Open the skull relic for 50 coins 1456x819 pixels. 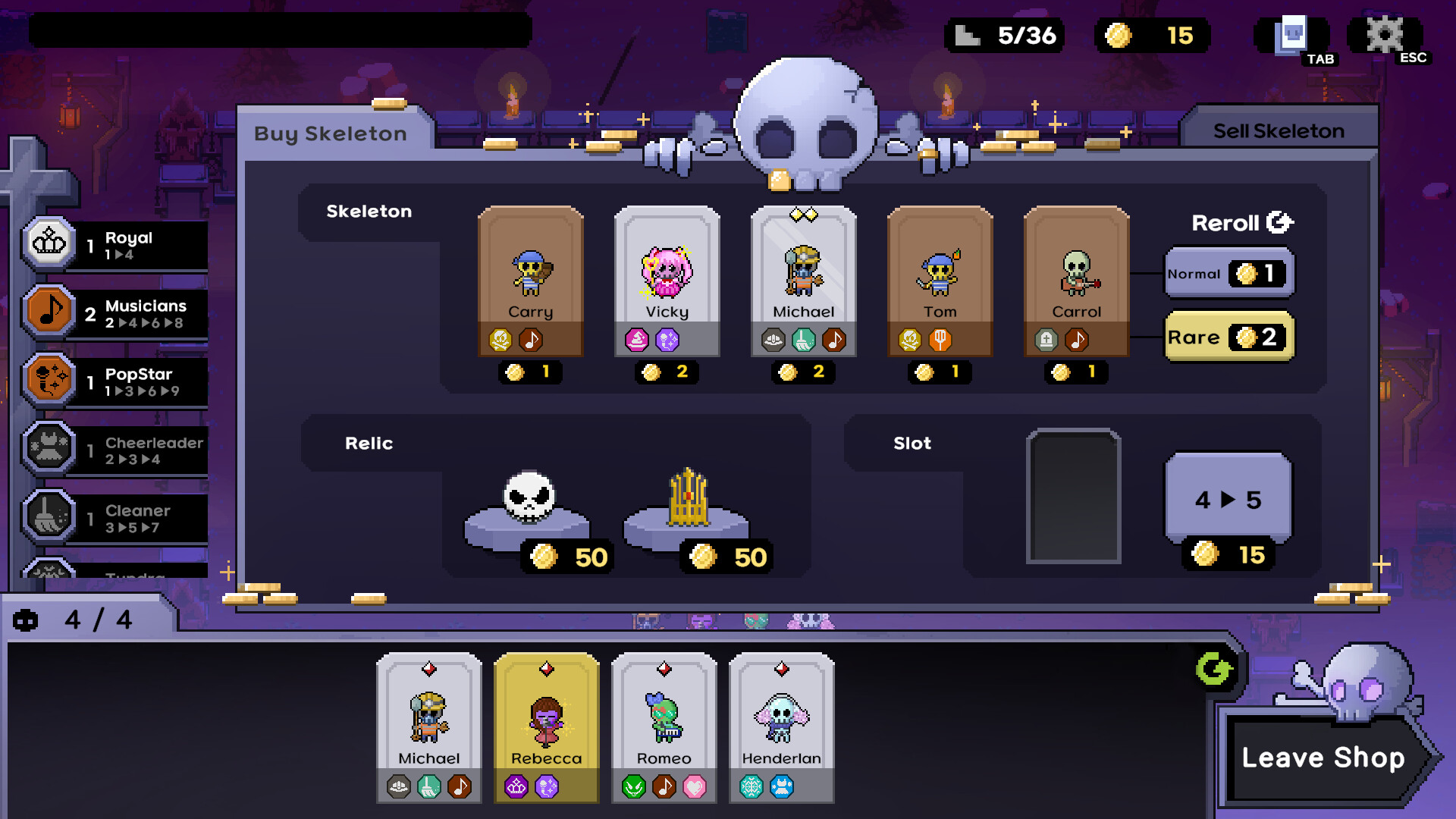click(x=531, y=500)
